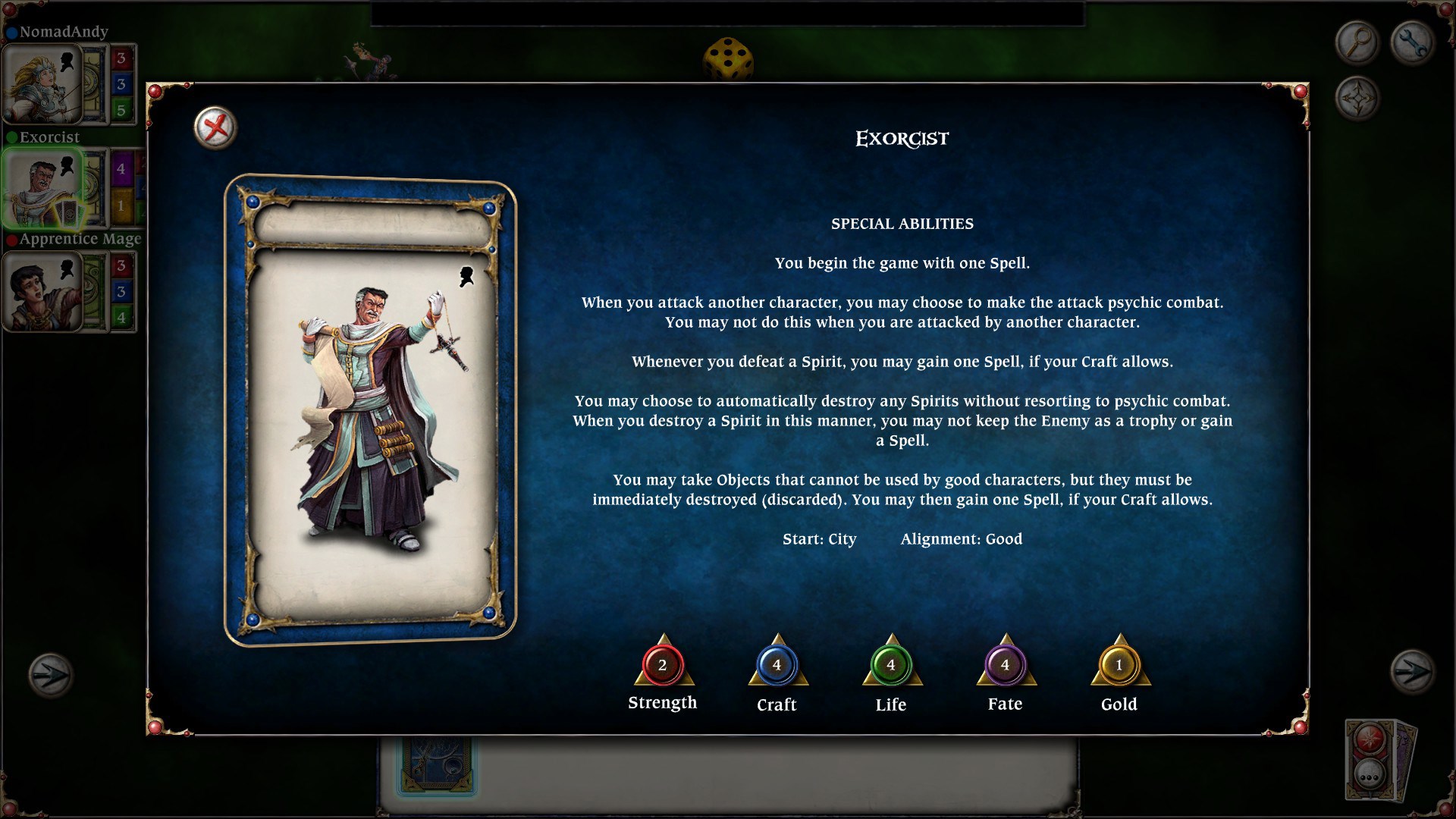1456x819 pixels.
Task: Click the Strength stat triangle showing 2
Action: pyautogui.click(x=662, y=667)
